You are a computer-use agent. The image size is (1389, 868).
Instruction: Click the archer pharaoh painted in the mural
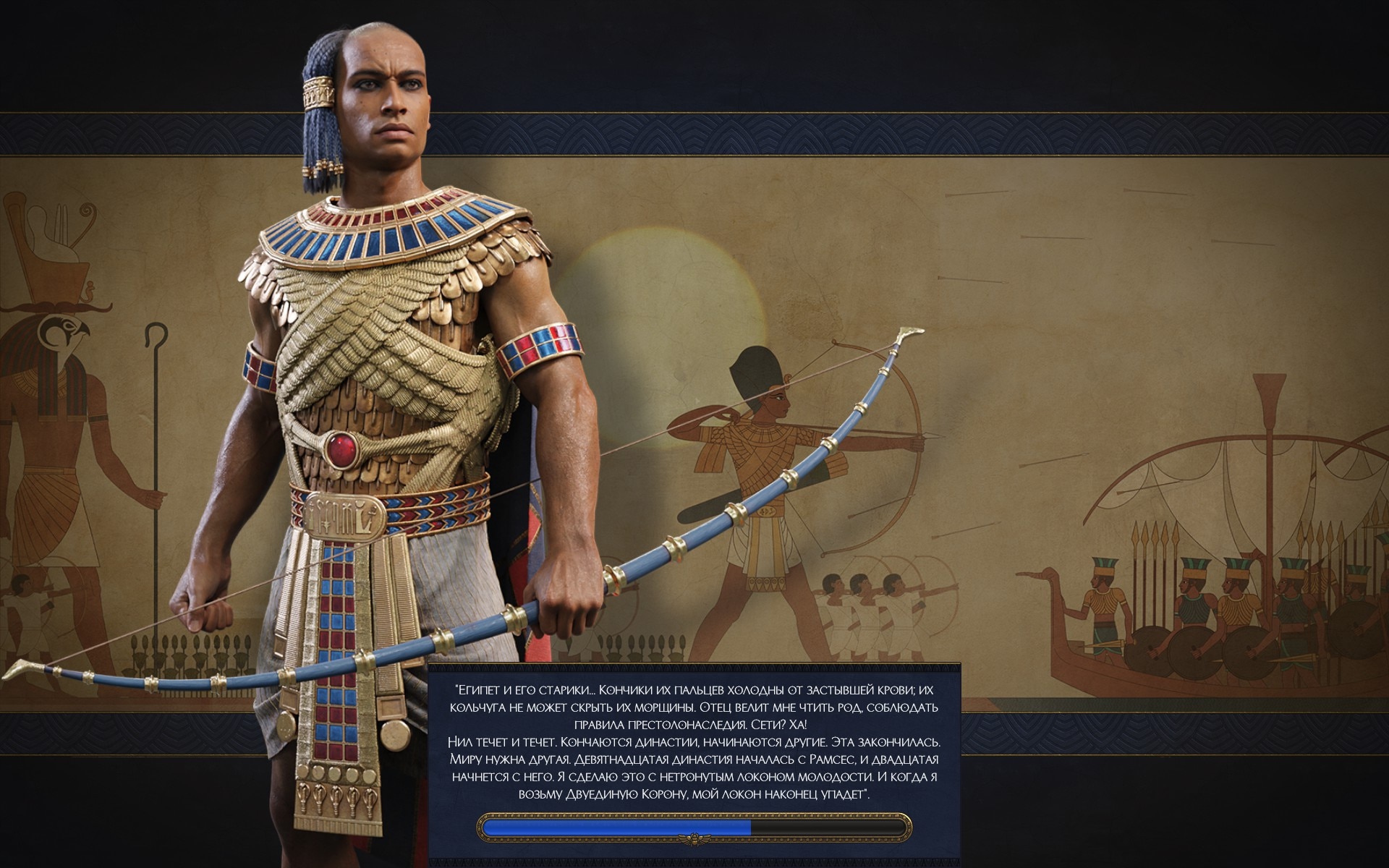(760, 470)
